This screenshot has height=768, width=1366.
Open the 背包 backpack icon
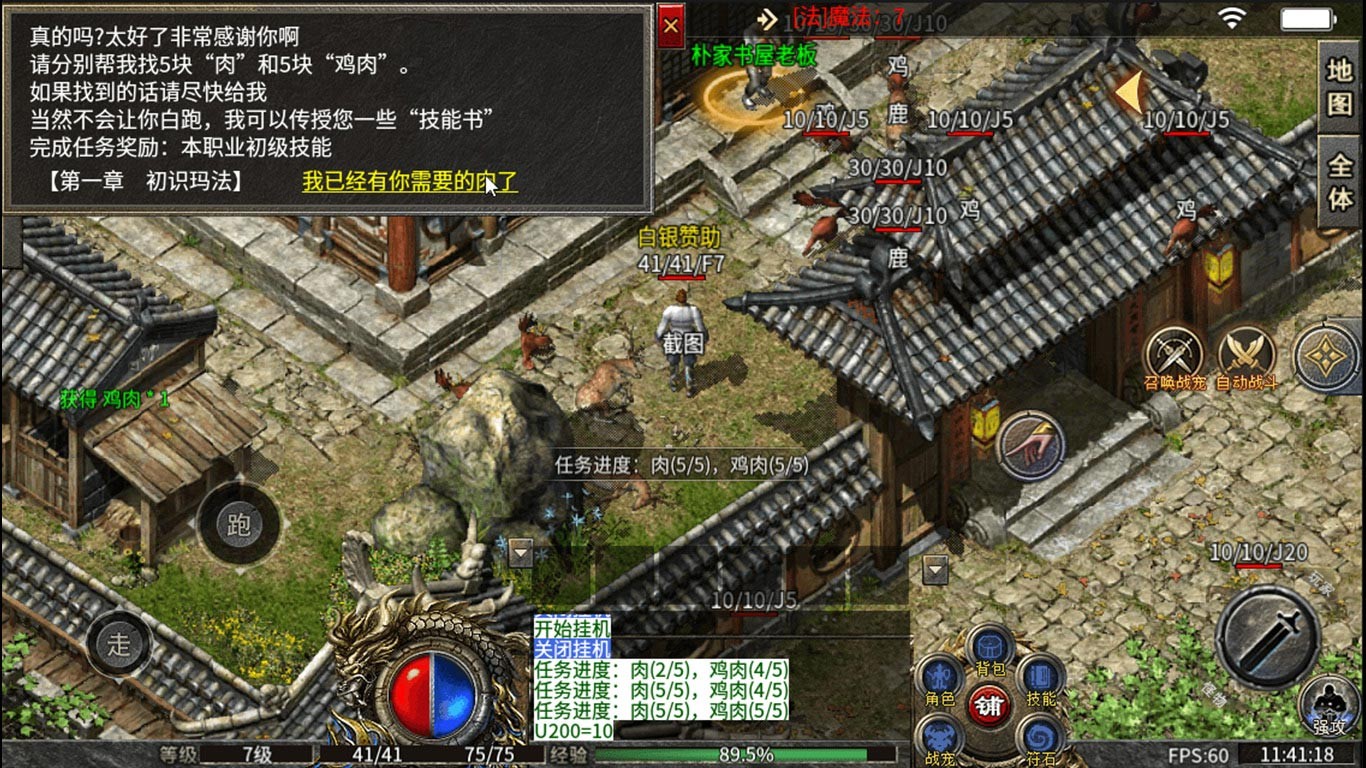tap(989, 645)
